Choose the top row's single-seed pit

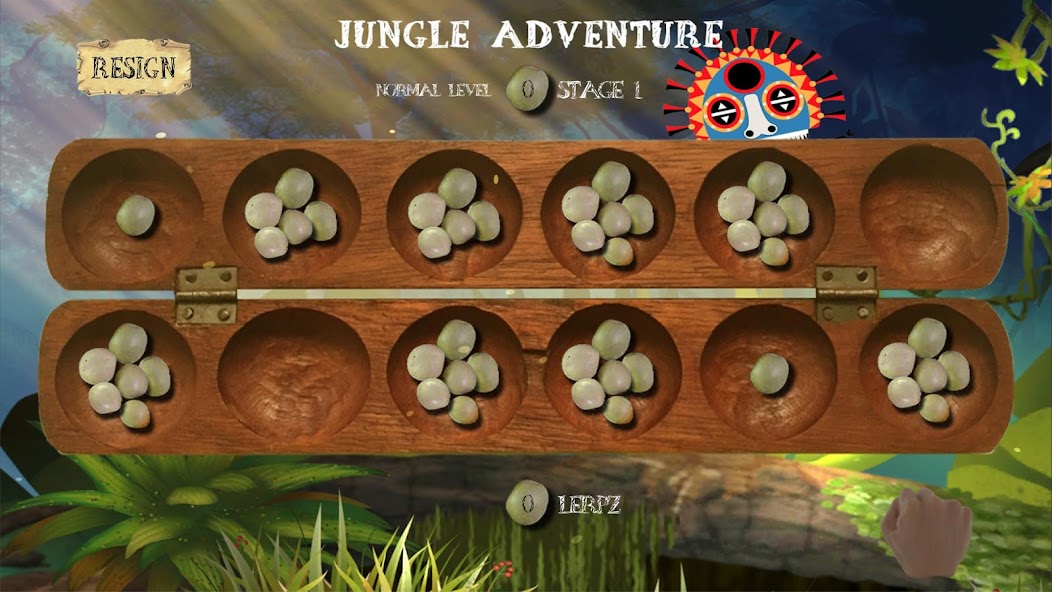pos(135,214)
